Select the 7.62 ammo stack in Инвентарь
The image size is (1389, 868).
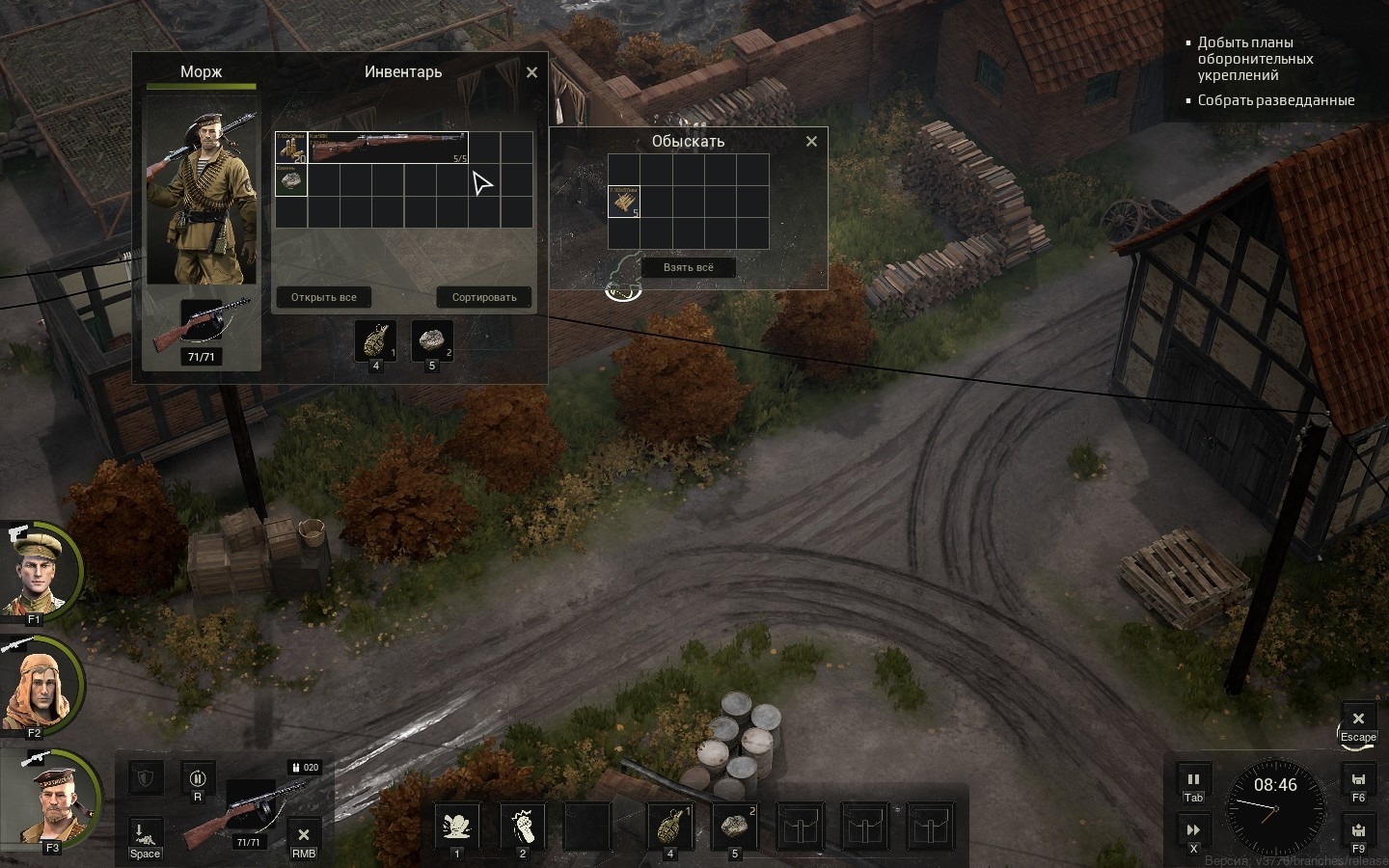[290, 148]
